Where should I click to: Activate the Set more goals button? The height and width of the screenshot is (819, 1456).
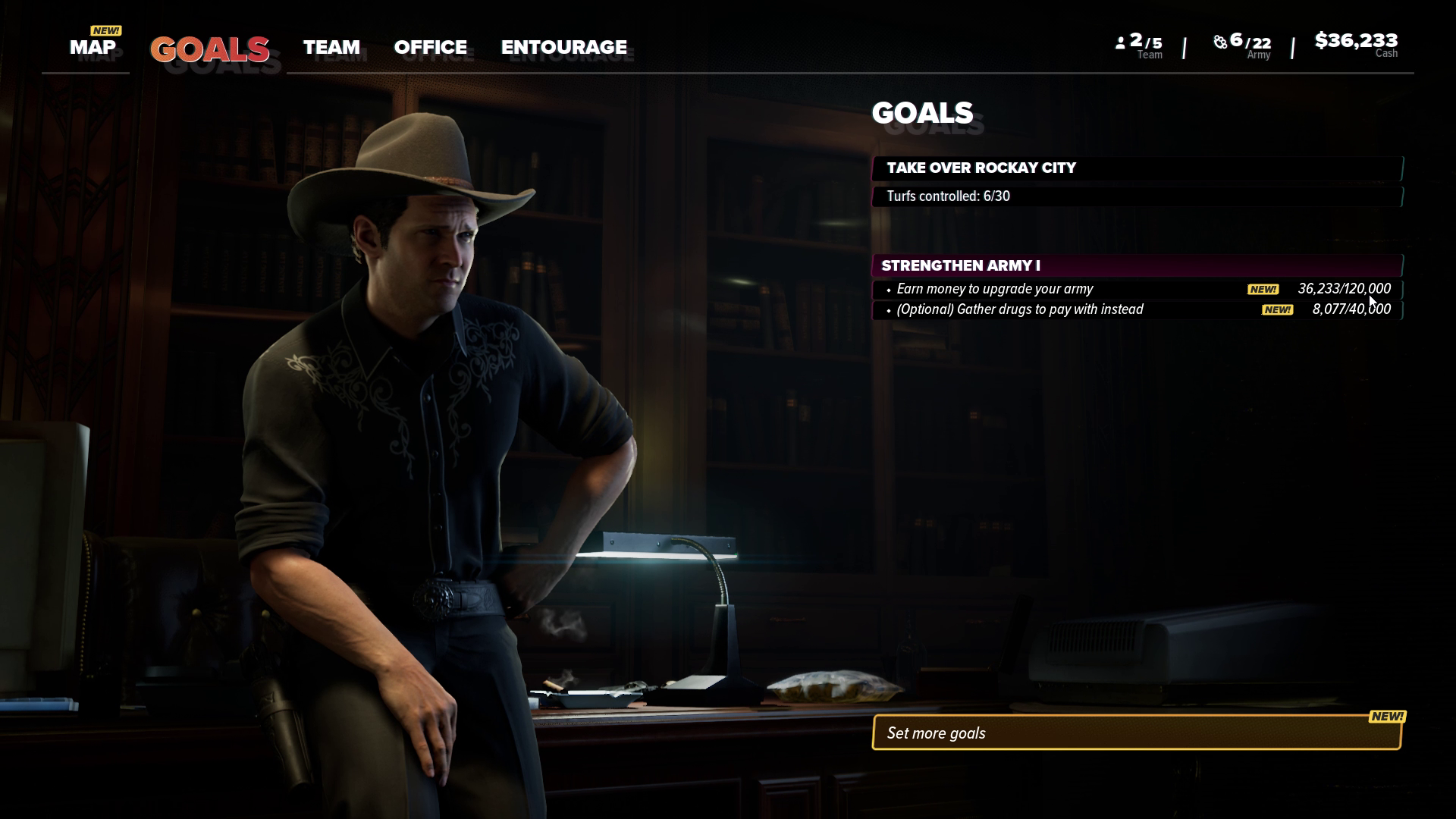coord(1136,733)
